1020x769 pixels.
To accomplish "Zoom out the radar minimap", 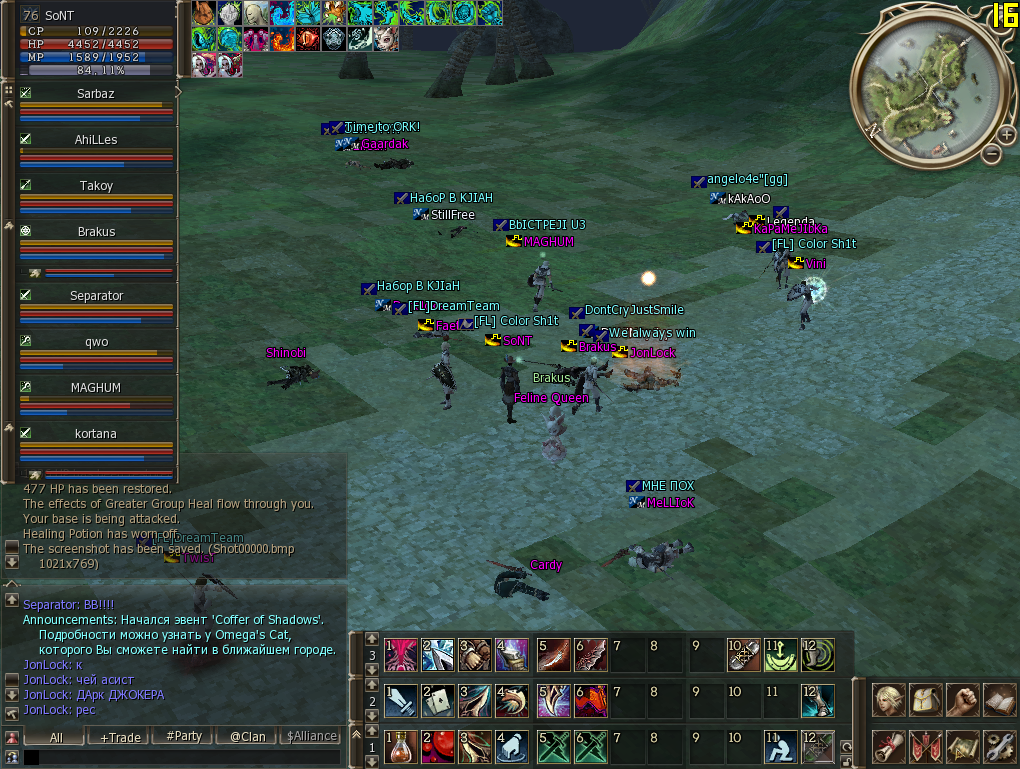I will point(991,154).
